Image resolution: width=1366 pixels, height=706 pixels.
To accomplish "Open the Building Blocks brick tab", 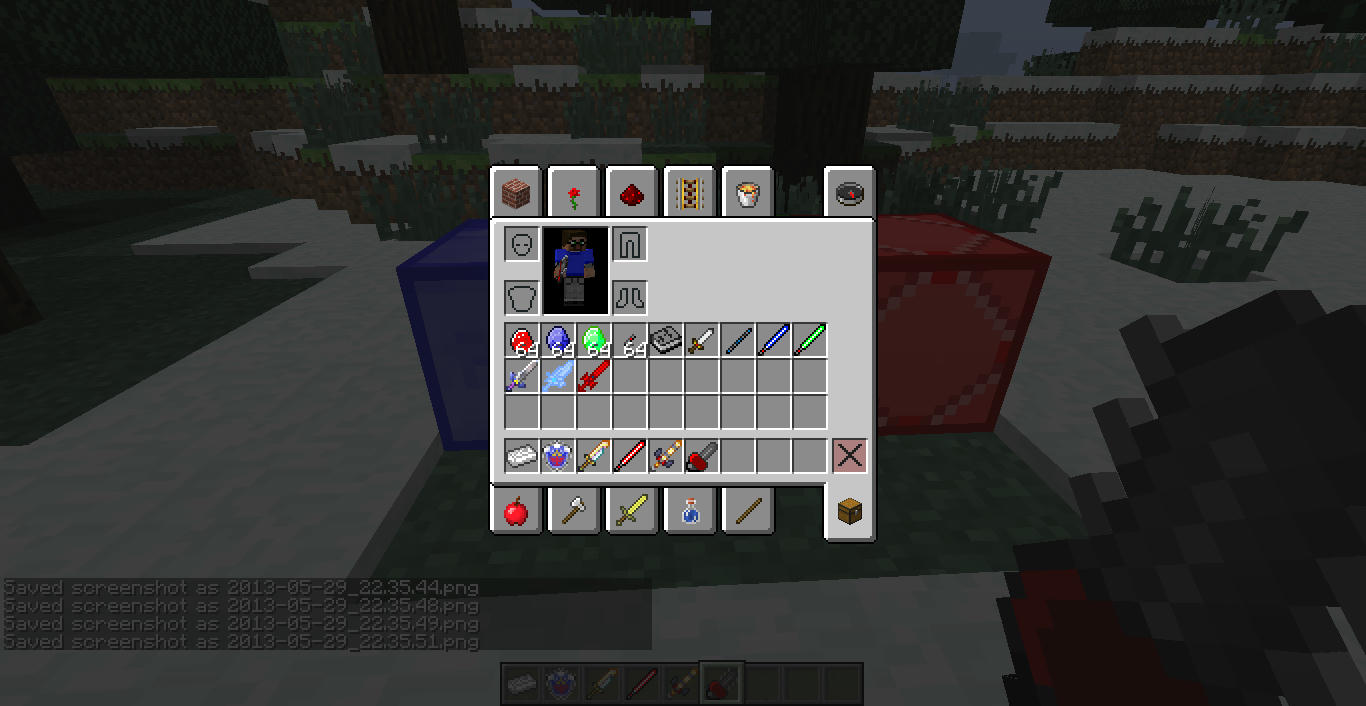I will click(x=516, y=193).
